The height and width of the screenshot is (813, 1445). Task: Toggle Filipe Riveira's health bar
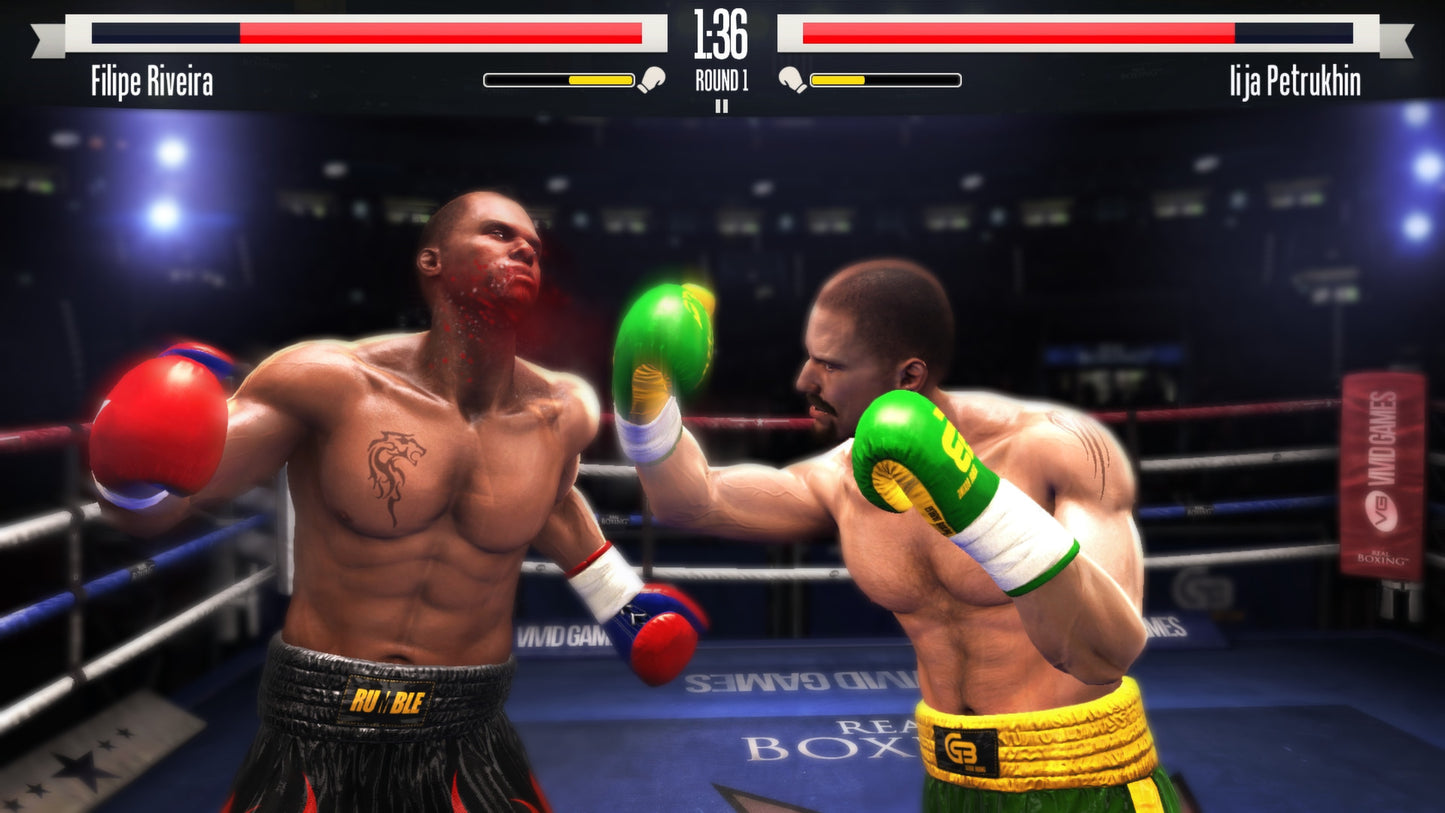click(x=366, y=33)
